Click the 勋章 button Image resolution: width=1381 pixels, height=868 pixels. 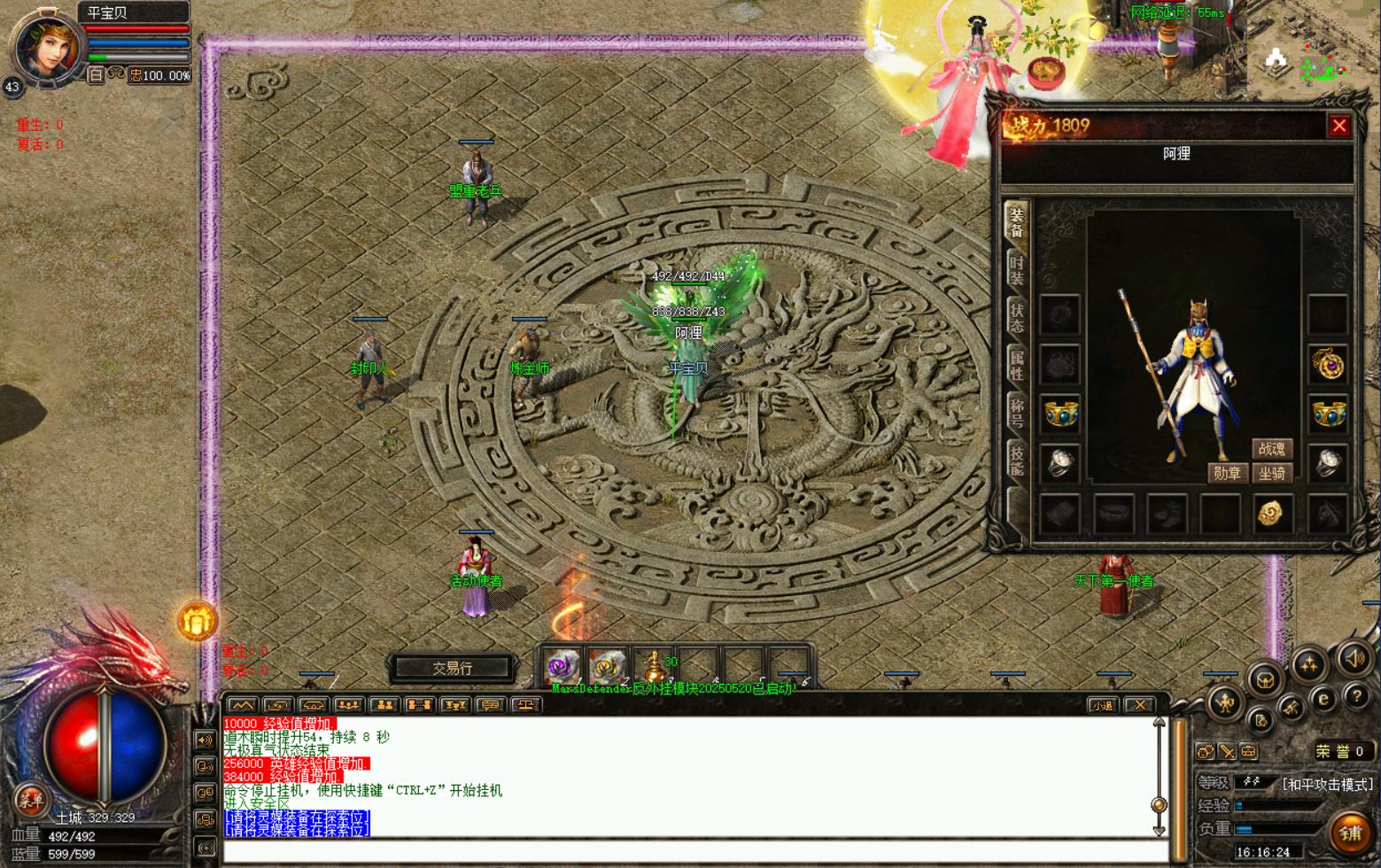point(1227,474)
